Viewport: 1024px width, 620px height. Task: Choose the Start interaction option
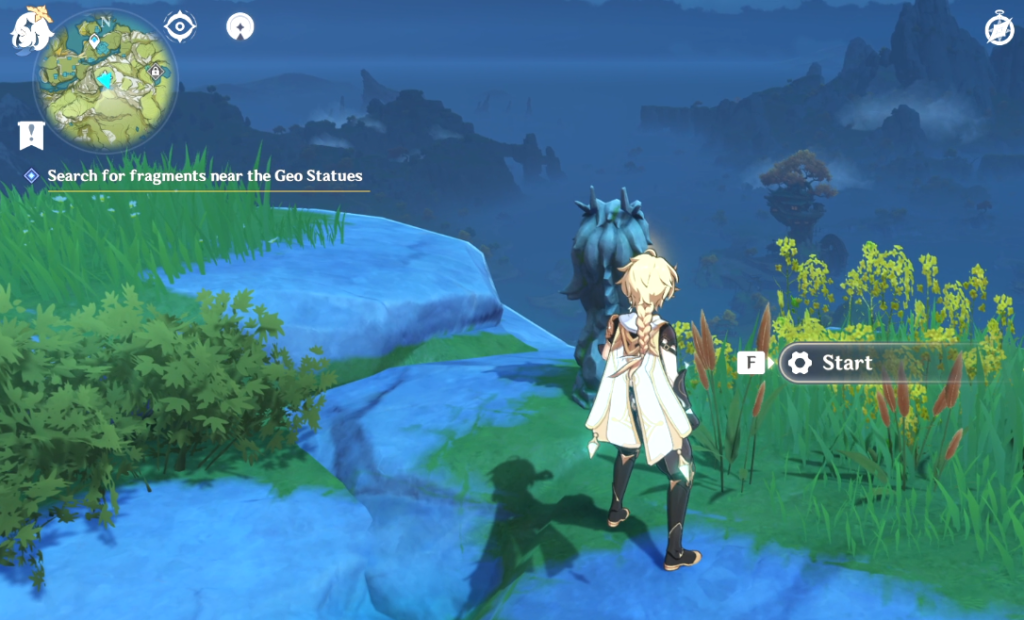click(845, 363)
